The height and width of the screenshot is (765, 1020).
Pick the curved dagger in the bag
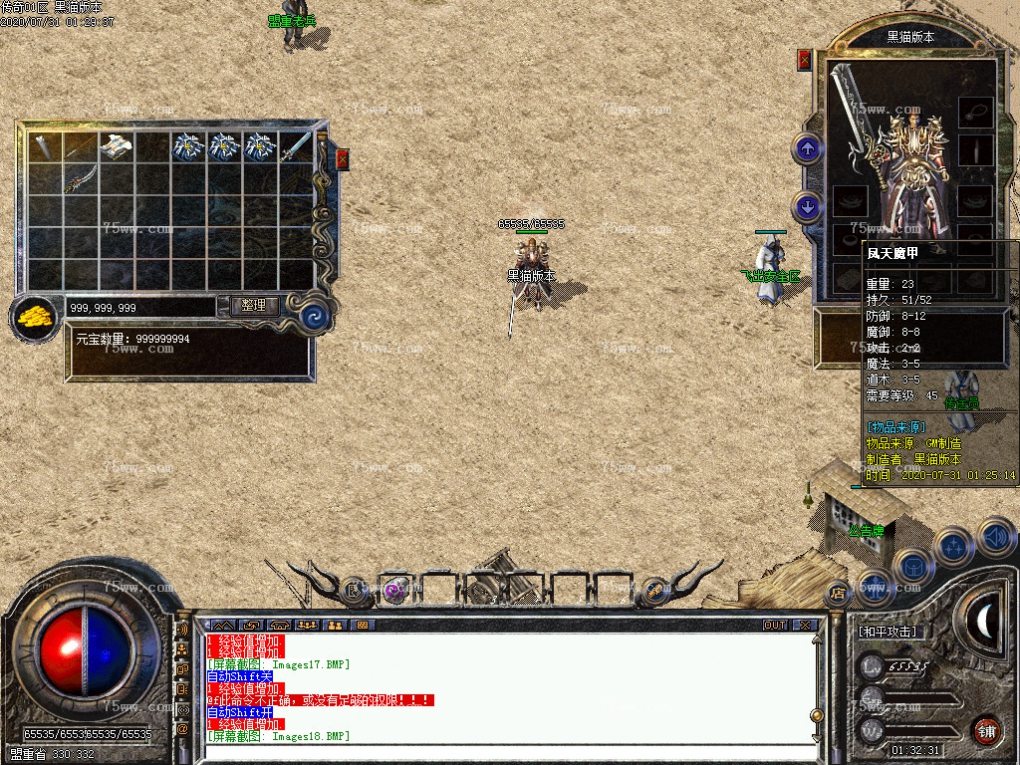[81, 180]
